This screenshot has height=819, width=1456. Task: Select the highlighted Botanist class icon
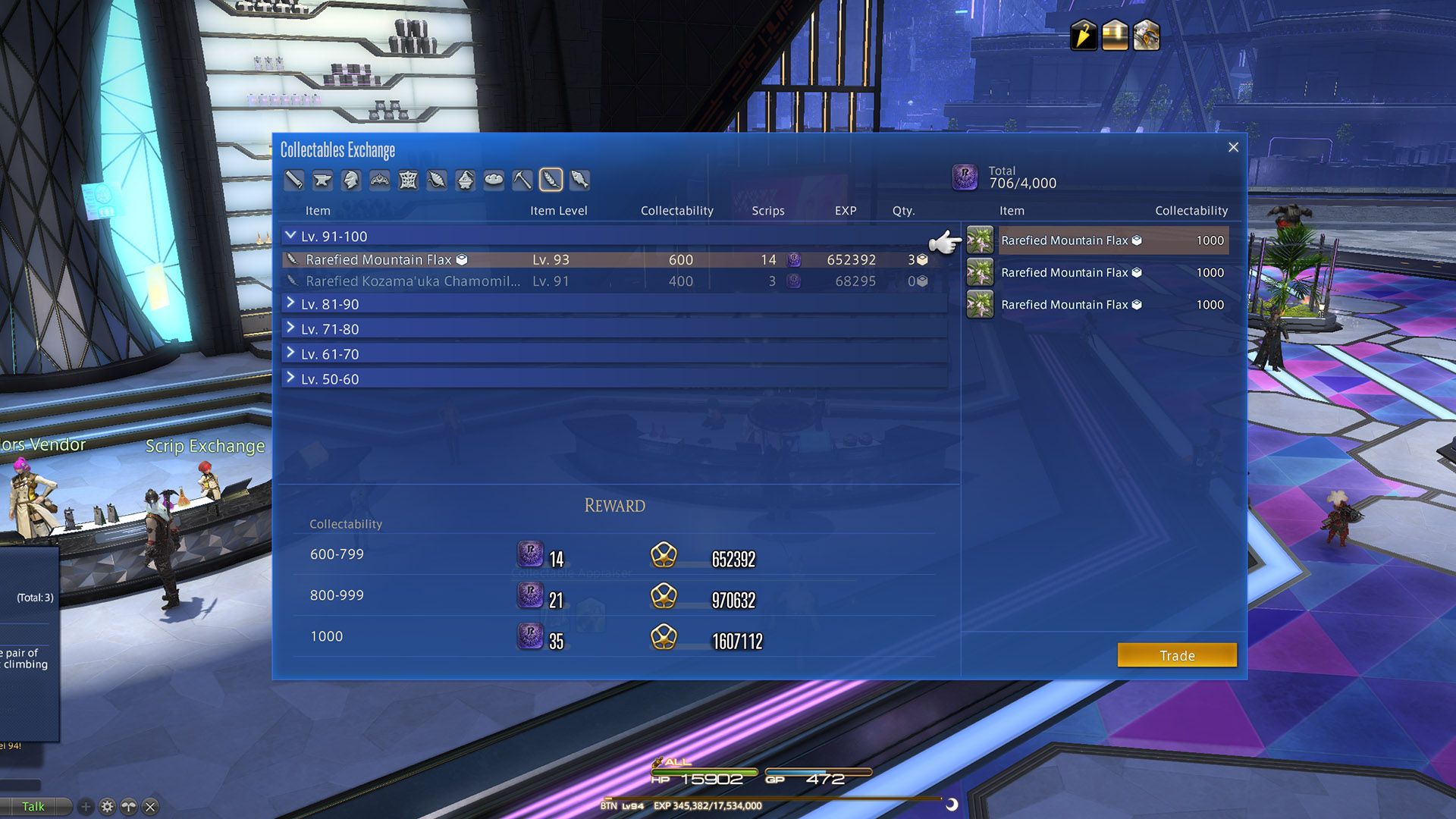[x=551, y=180]
